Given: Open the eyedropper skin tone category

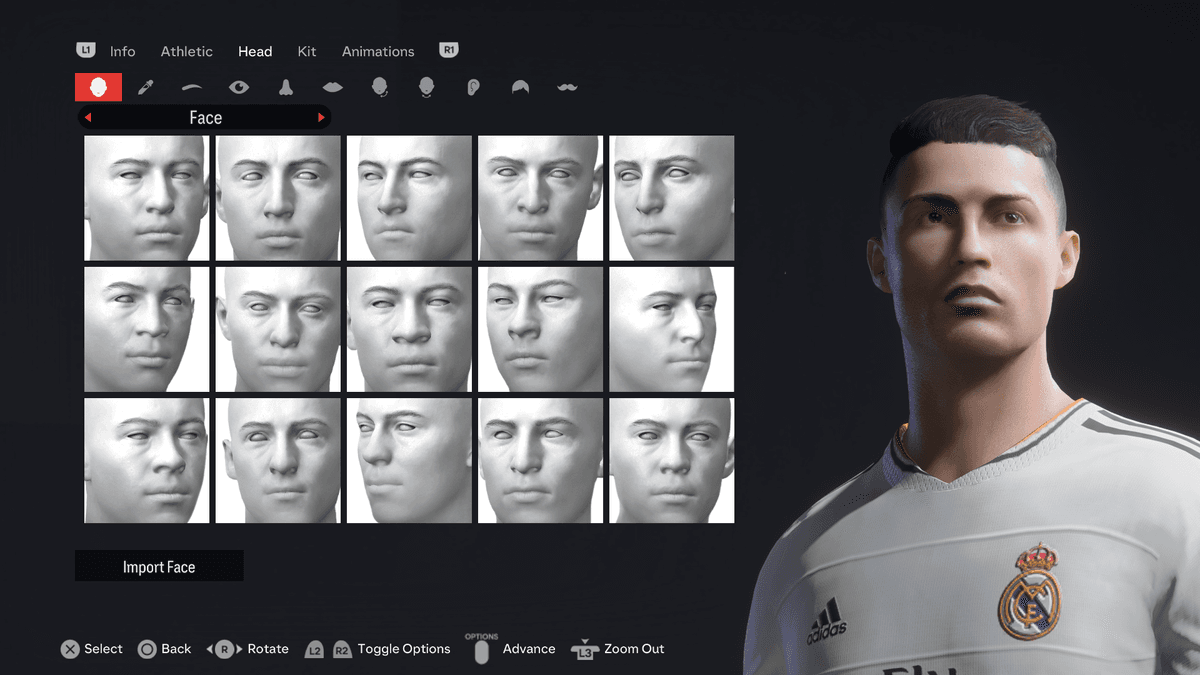Looking at the screenshot, I should click(145, 87).
